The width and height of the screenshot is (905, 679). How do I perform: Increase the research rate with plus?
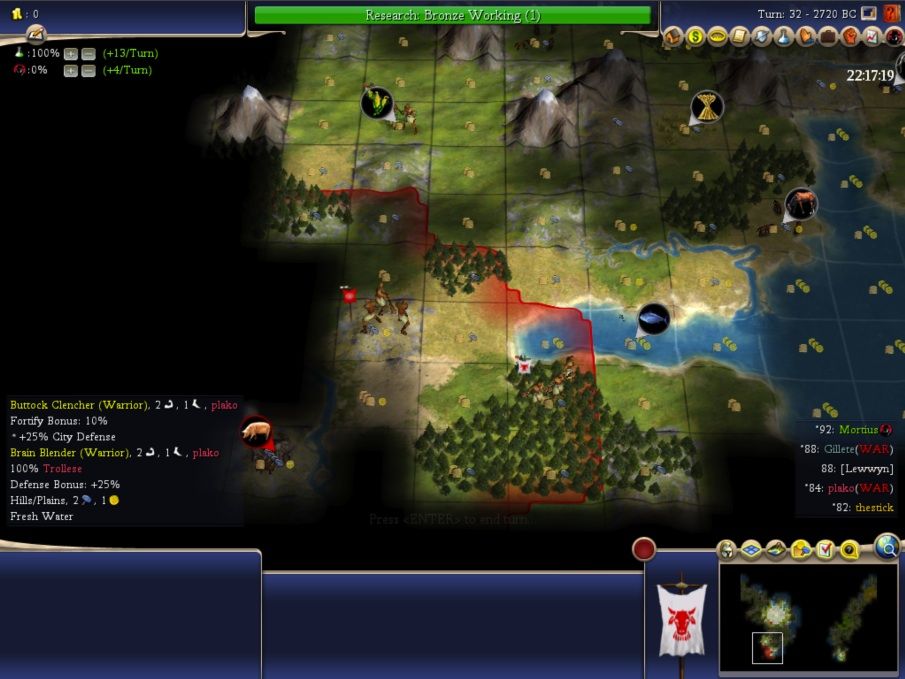pos(71,53)
